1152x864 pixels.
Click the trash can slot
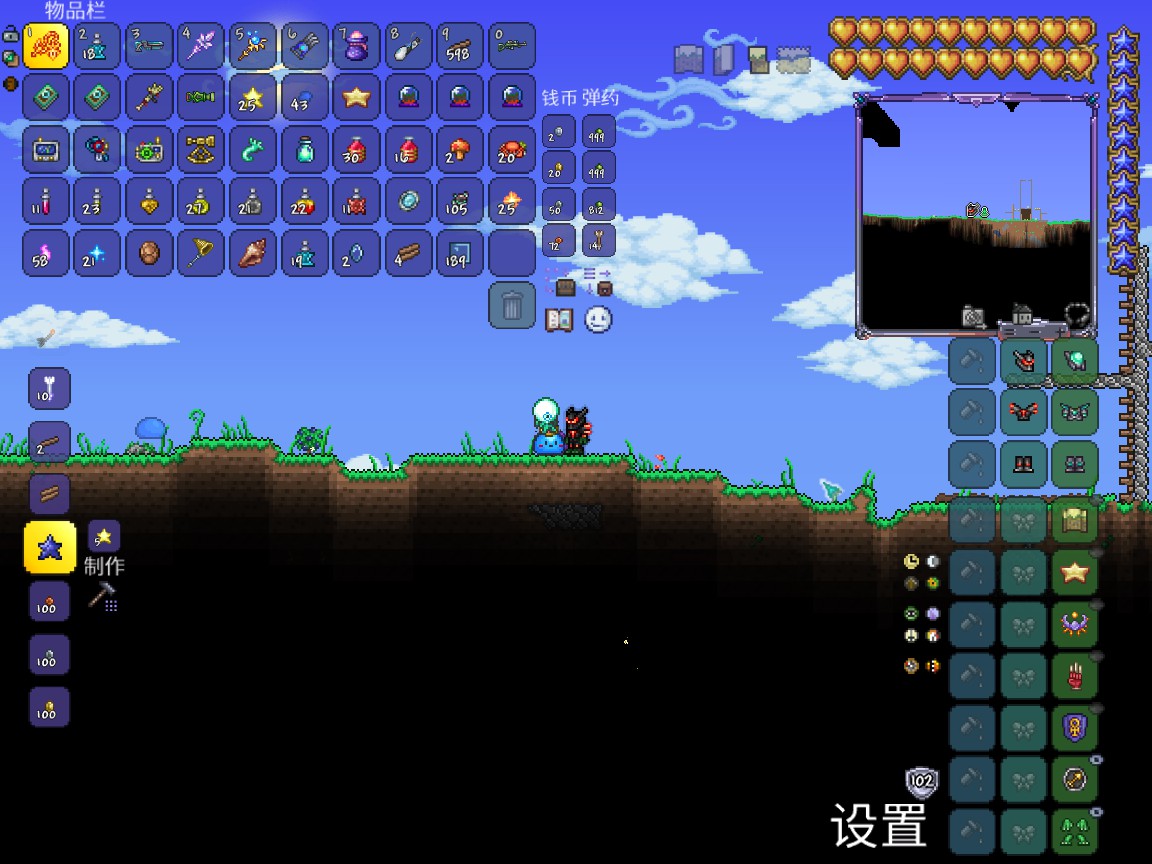click(x=512, y=304)
